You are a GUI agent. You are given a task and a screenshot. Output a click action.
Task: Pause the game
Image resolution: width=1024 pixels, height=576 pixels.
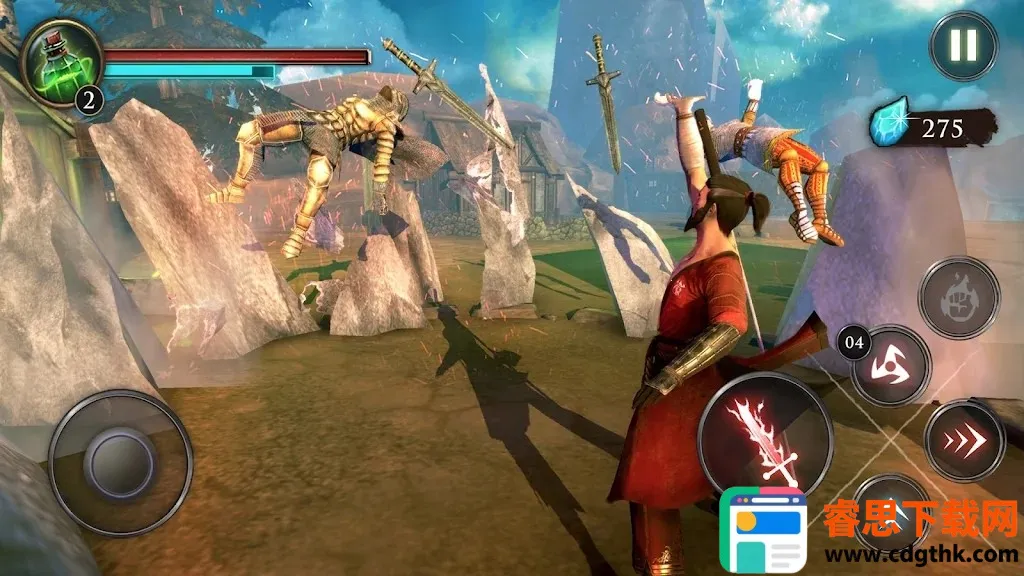[964, 46]
